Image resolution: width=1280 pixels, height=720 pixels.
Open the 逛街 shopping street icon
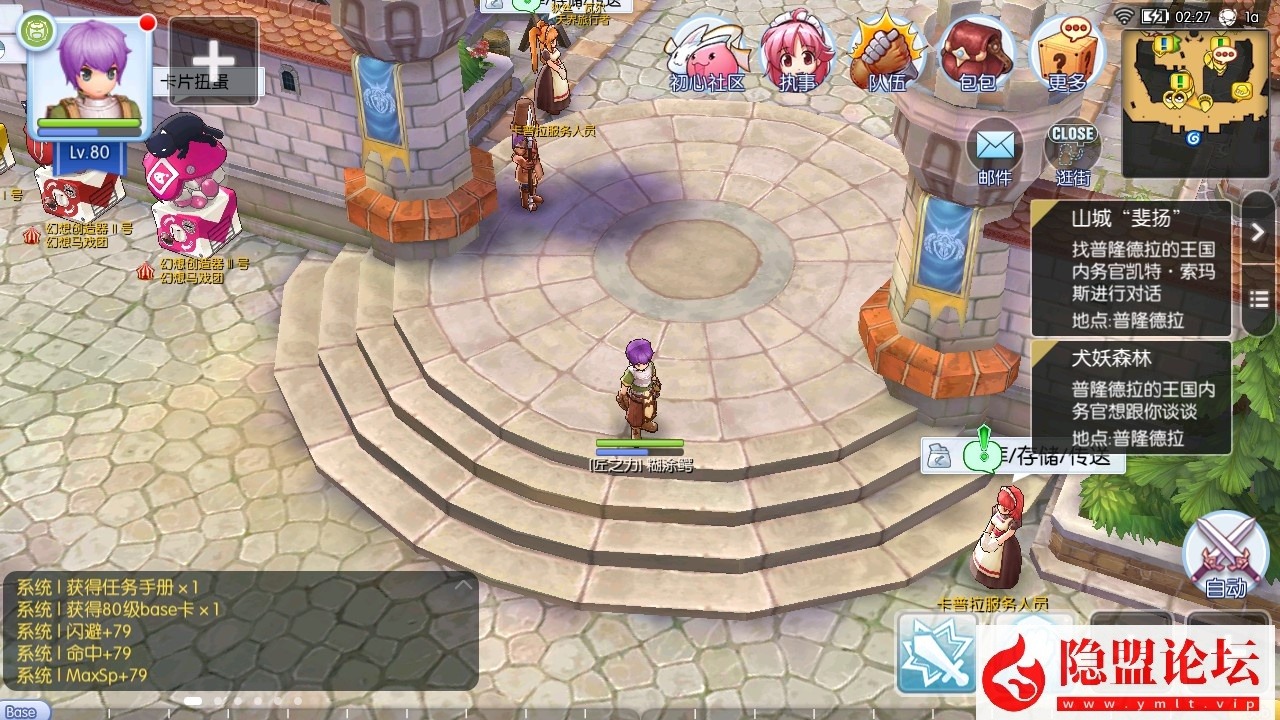click(x=1072, y=152)
